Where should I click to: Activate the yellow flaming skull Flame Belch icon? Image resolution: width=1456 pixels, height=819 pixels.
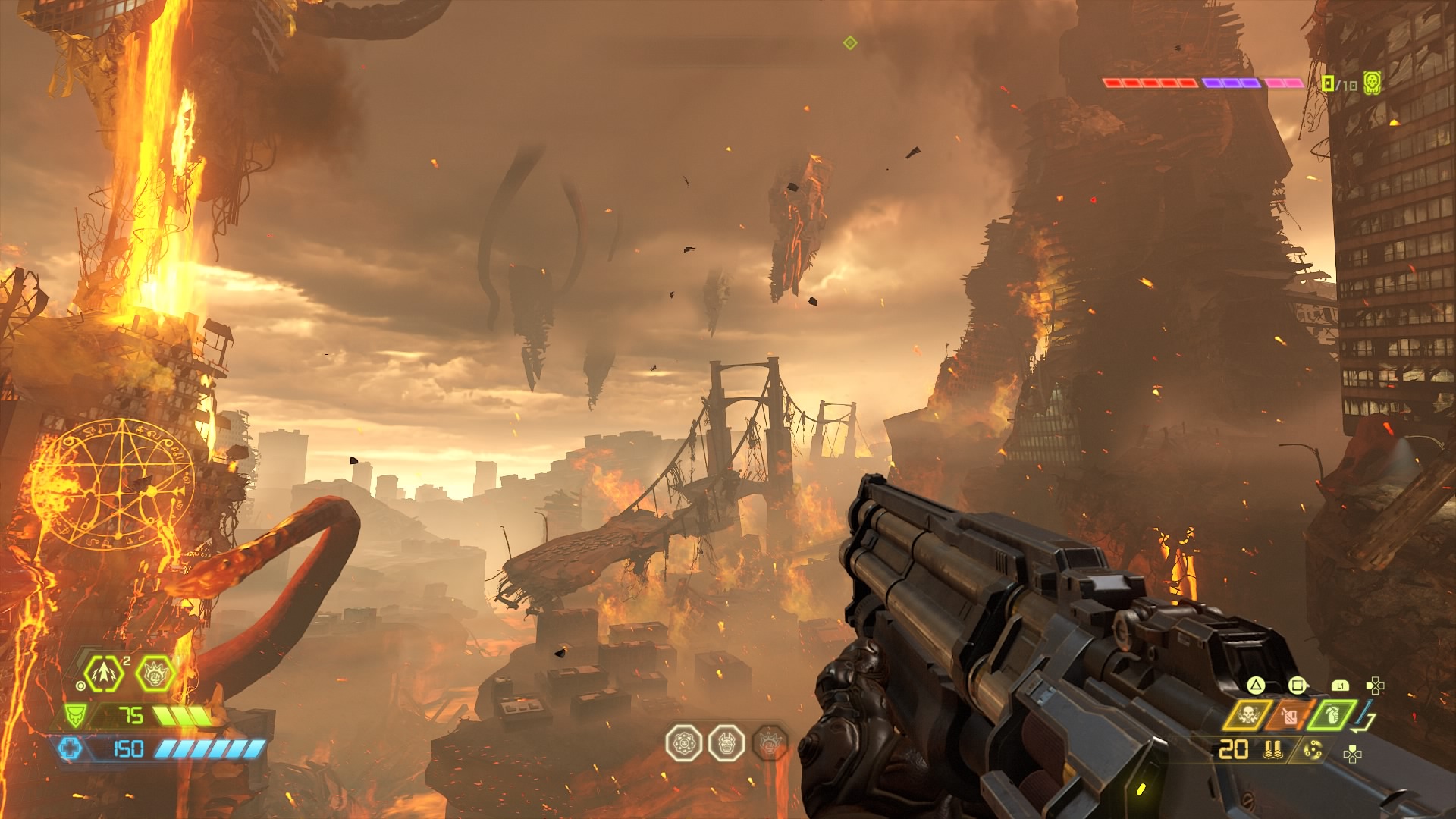click(x=1247, y=715)
